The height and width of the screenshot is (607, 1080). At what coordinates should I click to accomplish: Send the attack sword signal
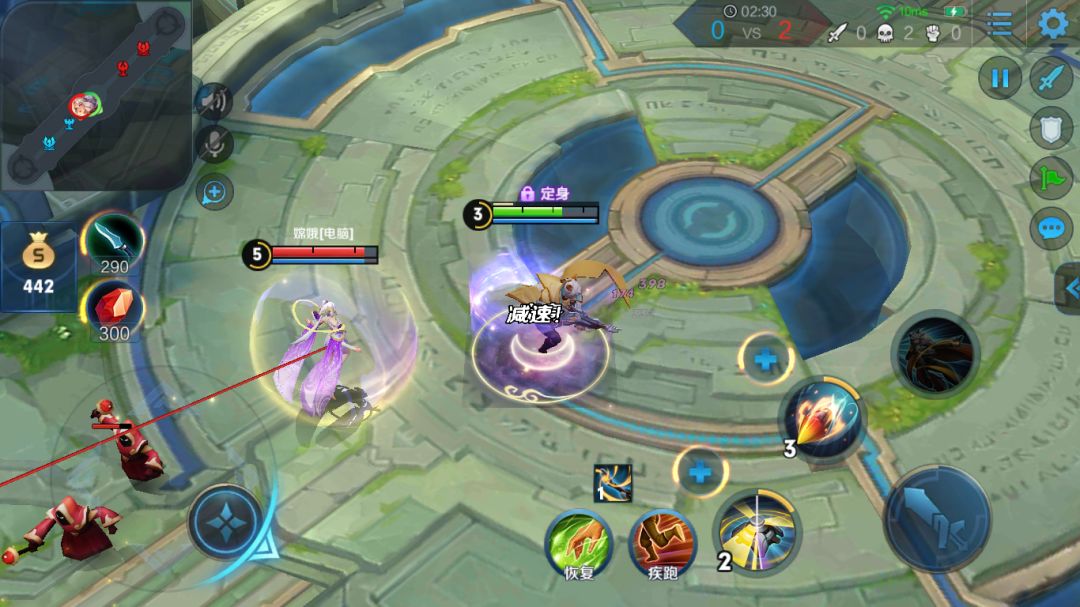tap(1051, 78)
